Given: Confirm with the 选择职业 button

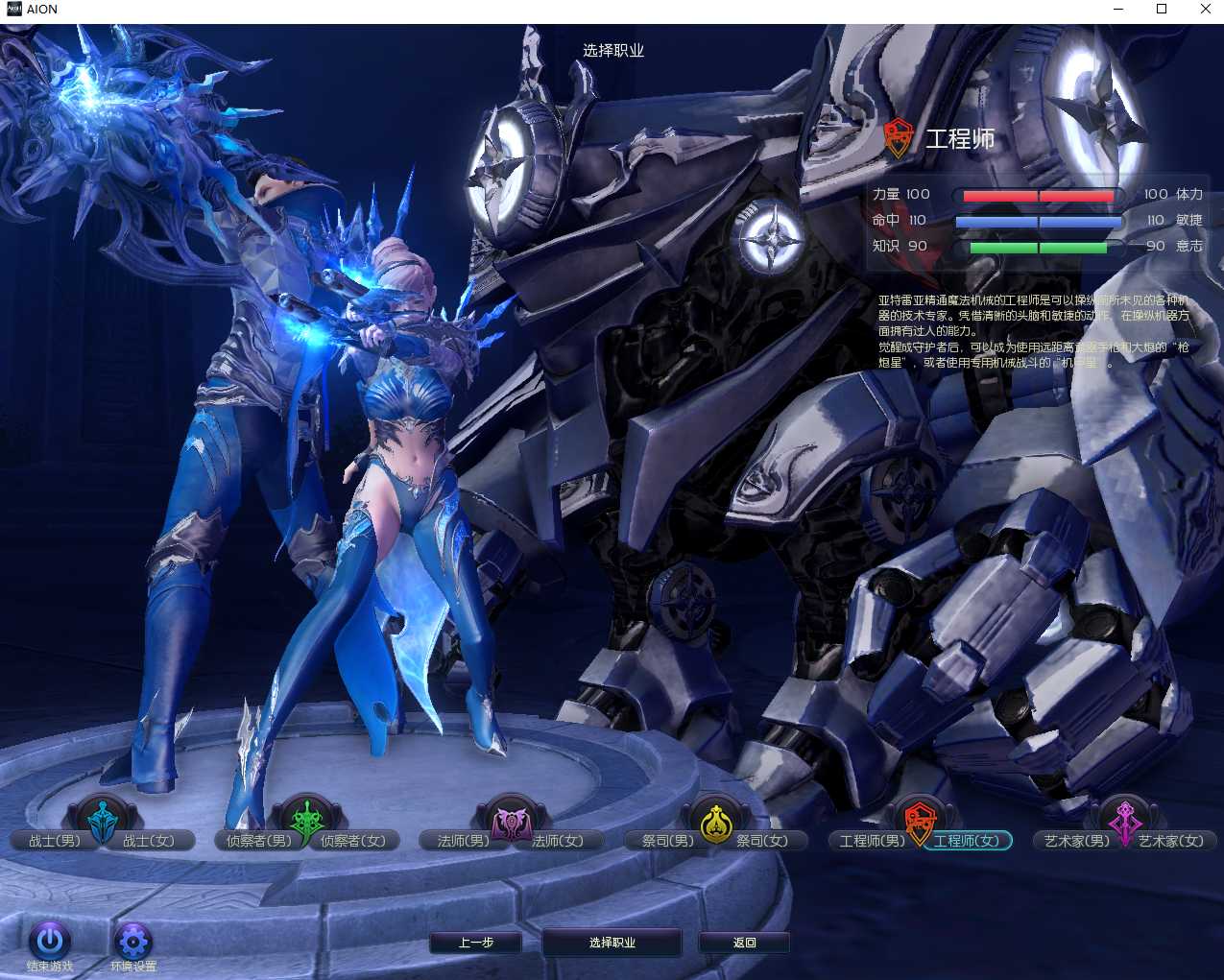Looking at the screenshot, I should pos(612,943).
